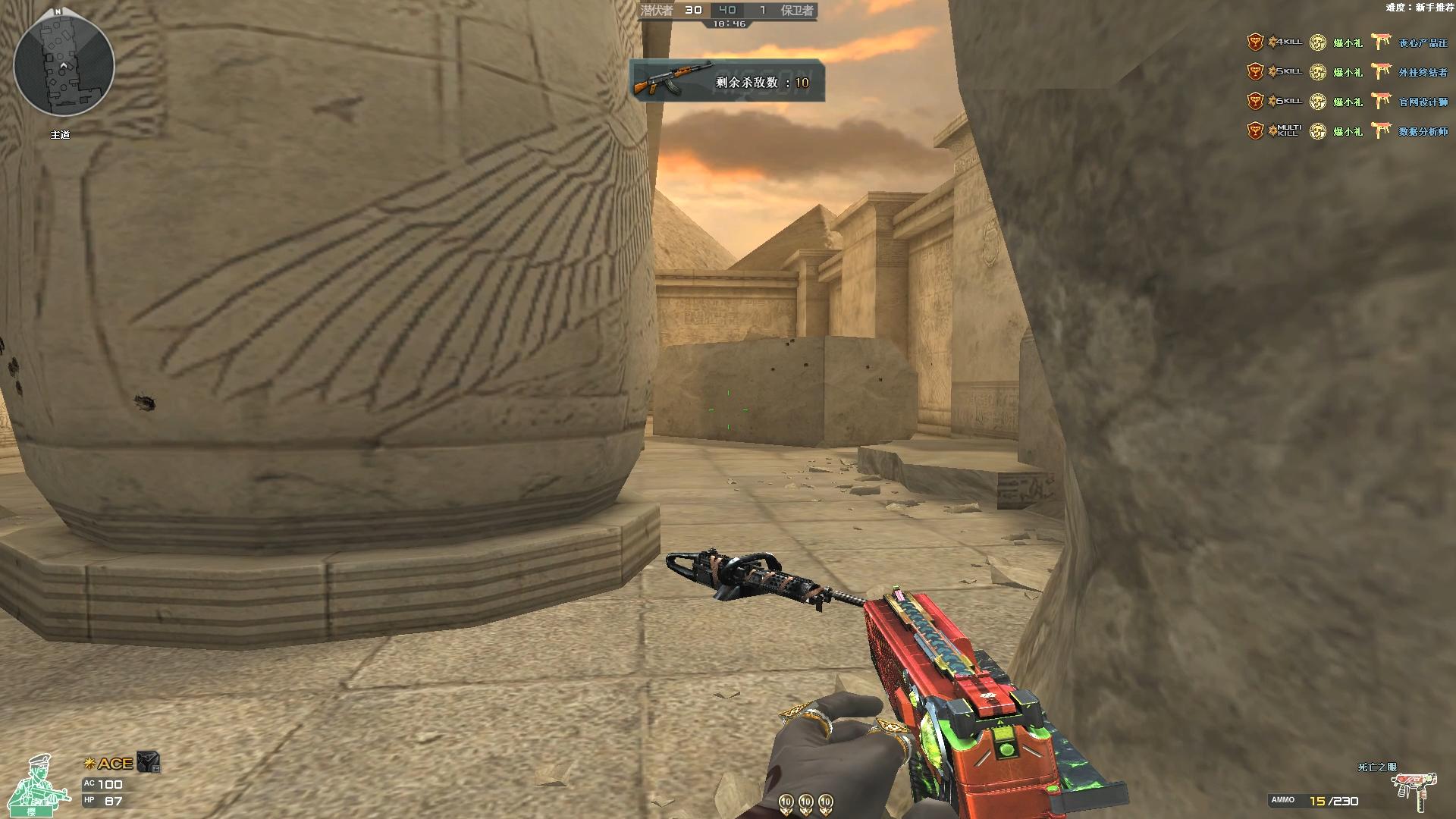Select the AK-47 remaining kills tracker
Screen dimensions: 1456x819
[726, 80]
